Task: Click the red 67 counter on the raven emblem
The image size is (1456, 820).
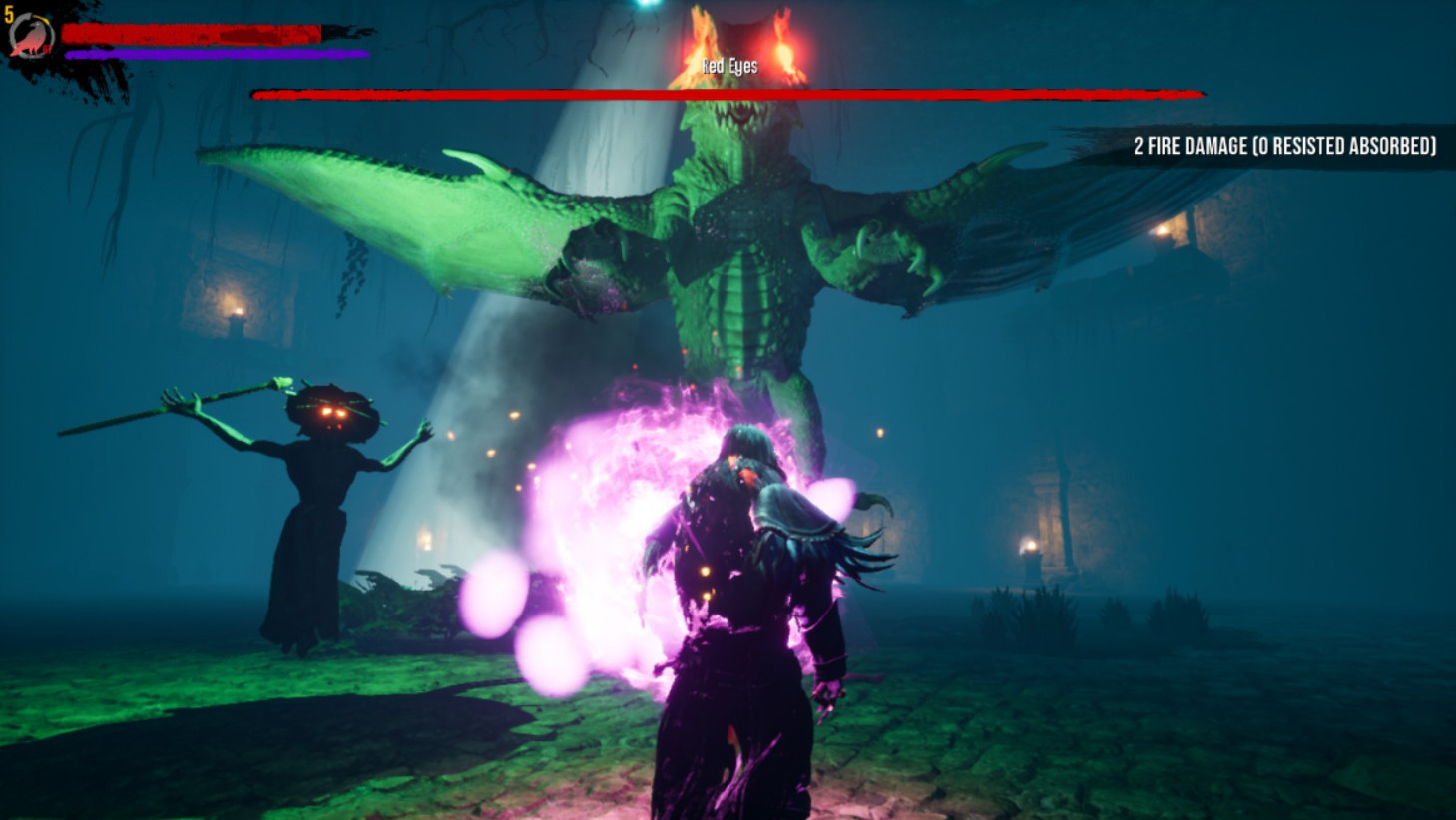Action: click(x=48, y=48)
